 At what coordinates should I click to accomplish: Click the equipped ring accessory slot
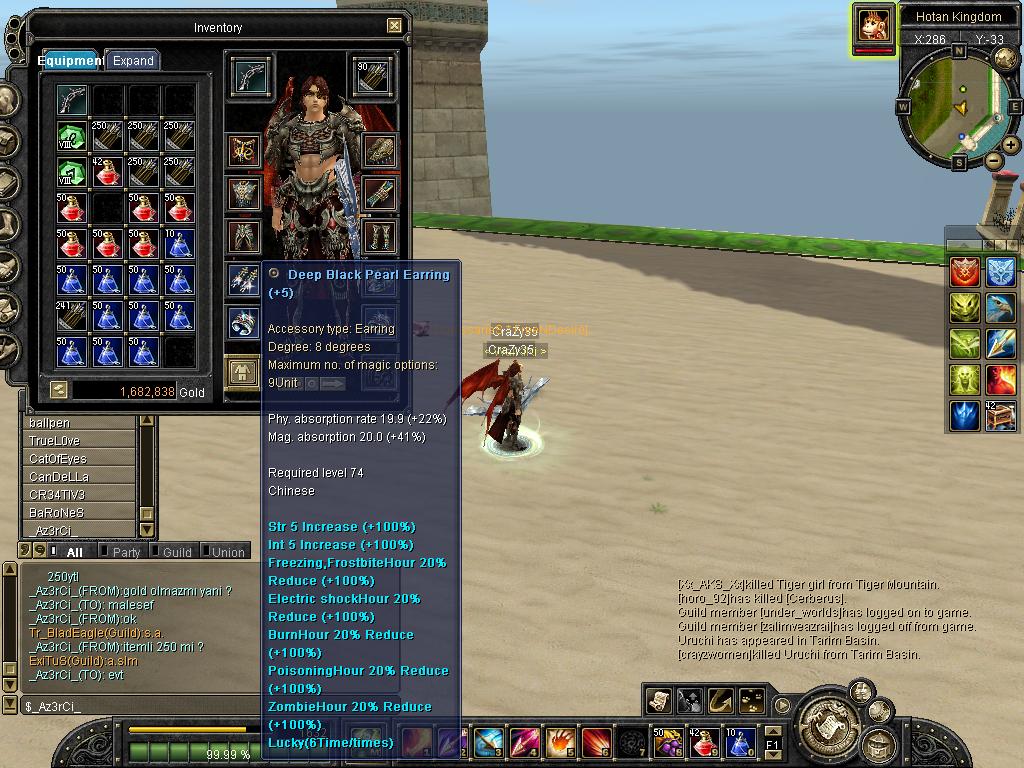(x=244, y=322)
